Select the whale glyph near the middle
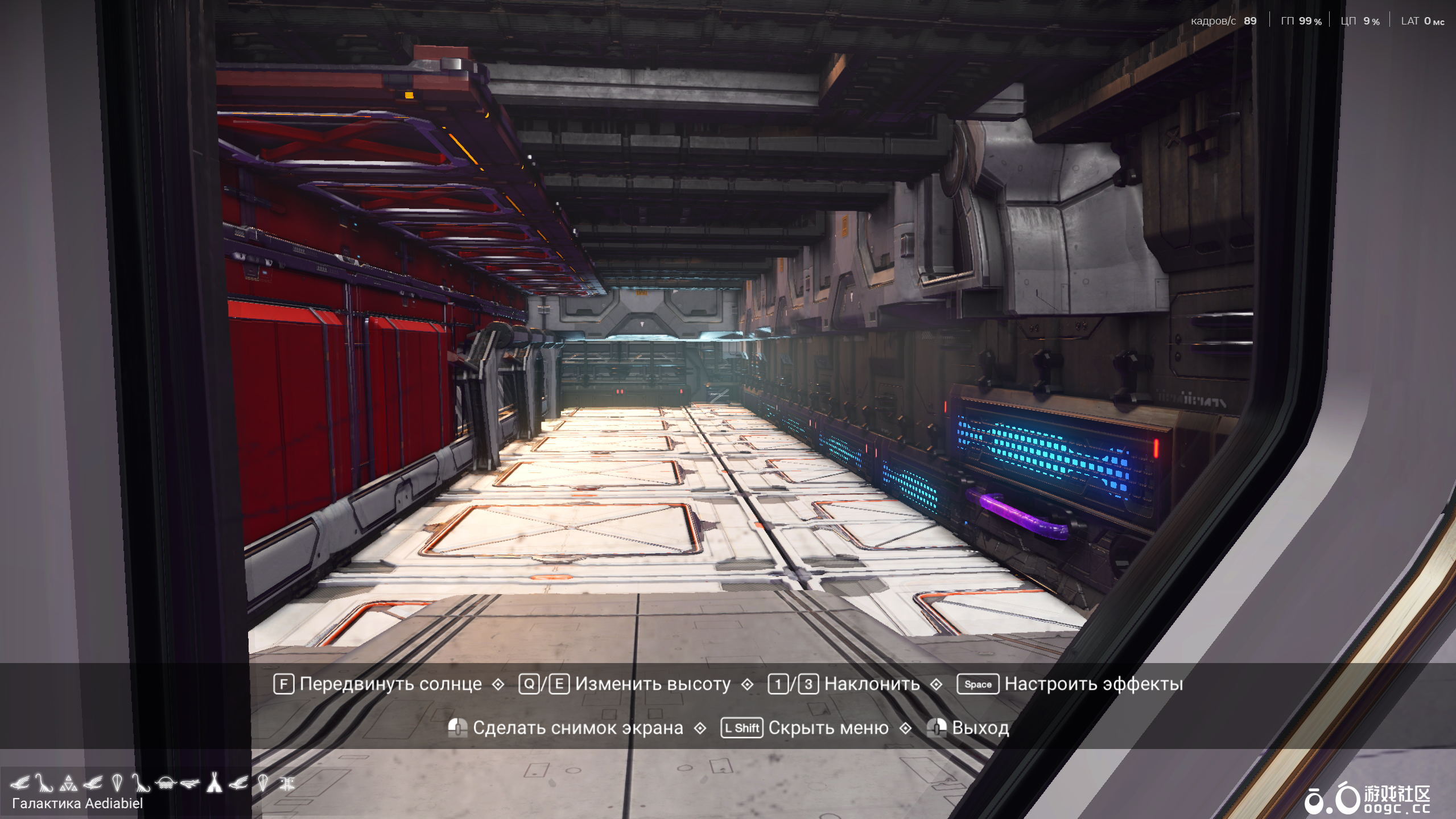1456x819 pixels. point(191,783)
